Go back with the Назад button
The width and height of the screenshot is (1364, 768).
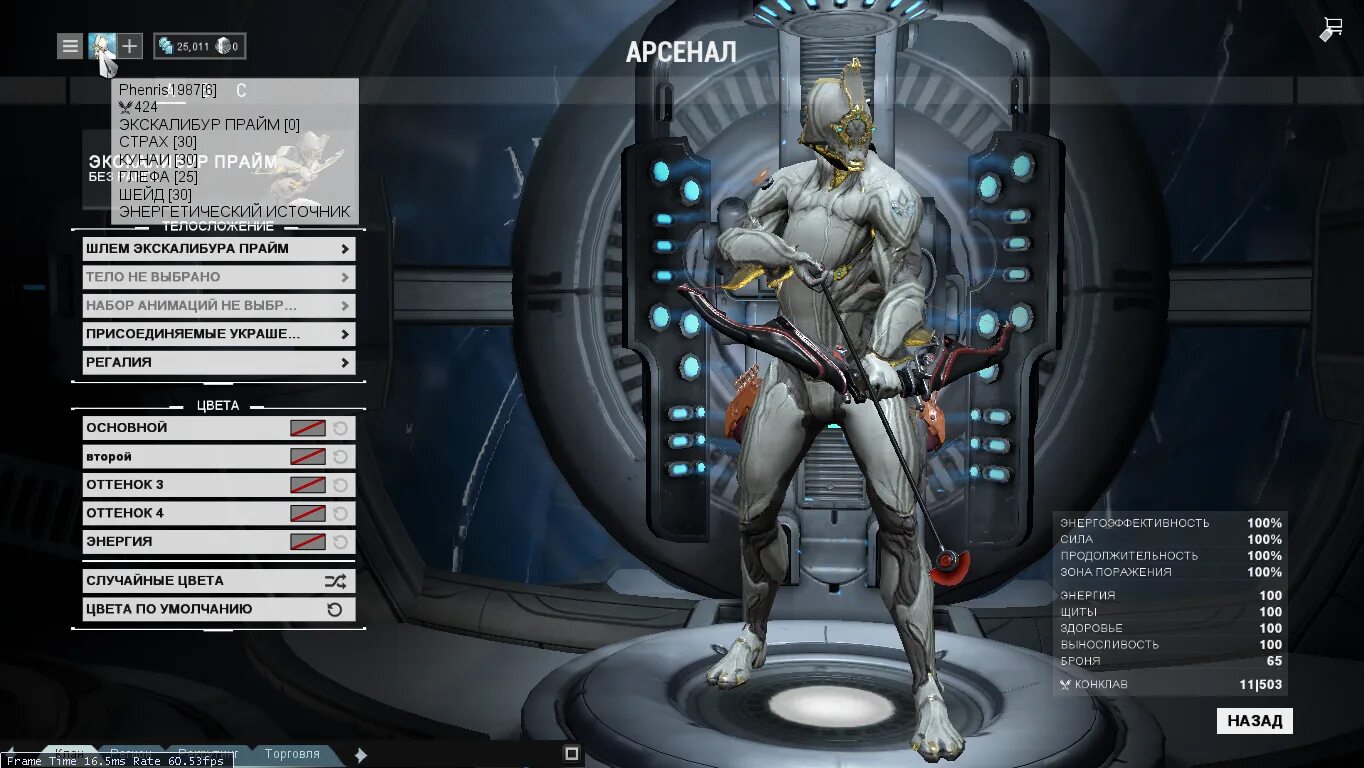pyautogui.click(x=1254, y=721)
